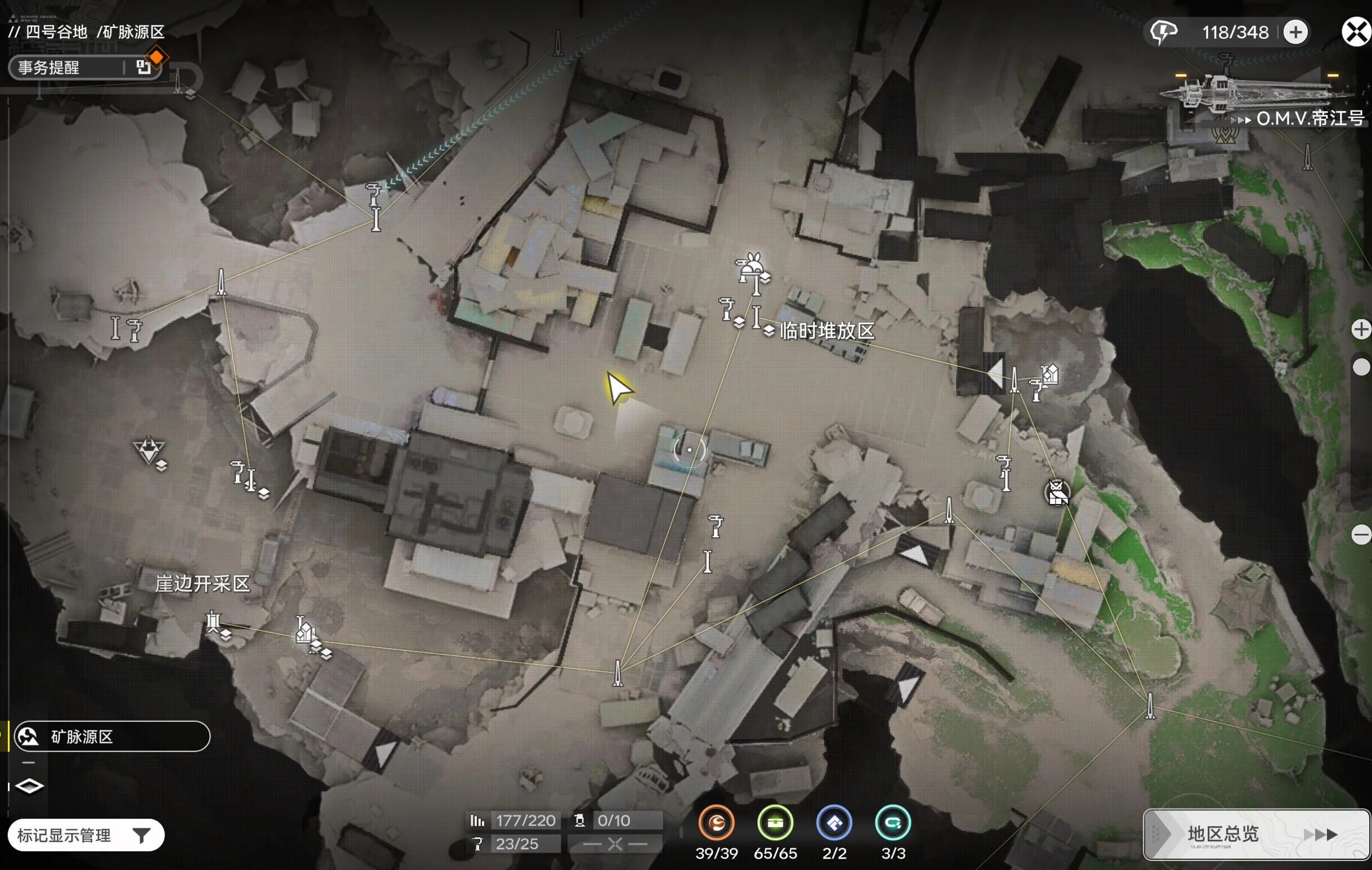Select the owl marker on the map
This screenshot has width=1372, height=870.
pyautogui.click(x=1057, y=493)
